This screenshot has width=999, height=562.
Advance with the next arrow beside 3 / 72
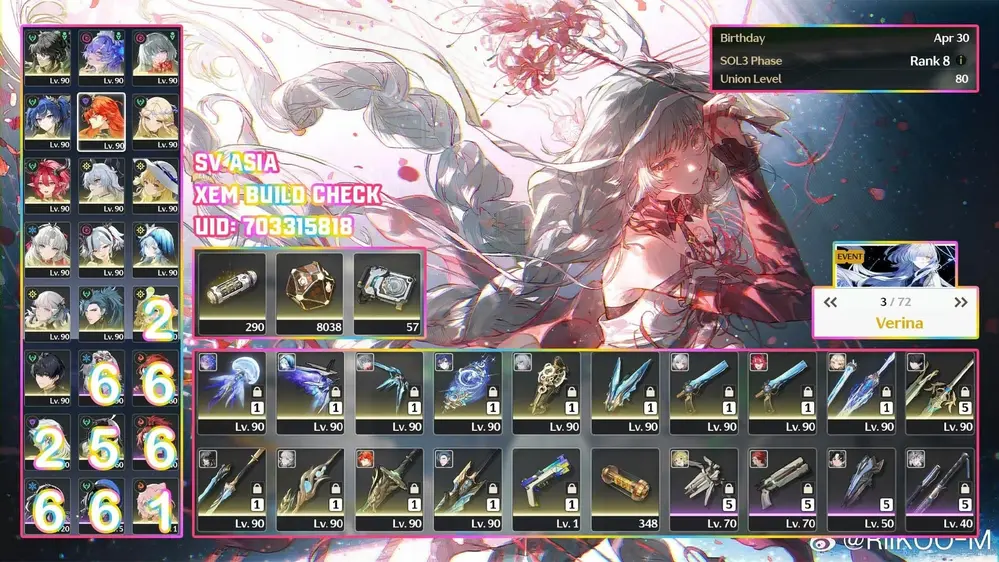click(961, 302)
